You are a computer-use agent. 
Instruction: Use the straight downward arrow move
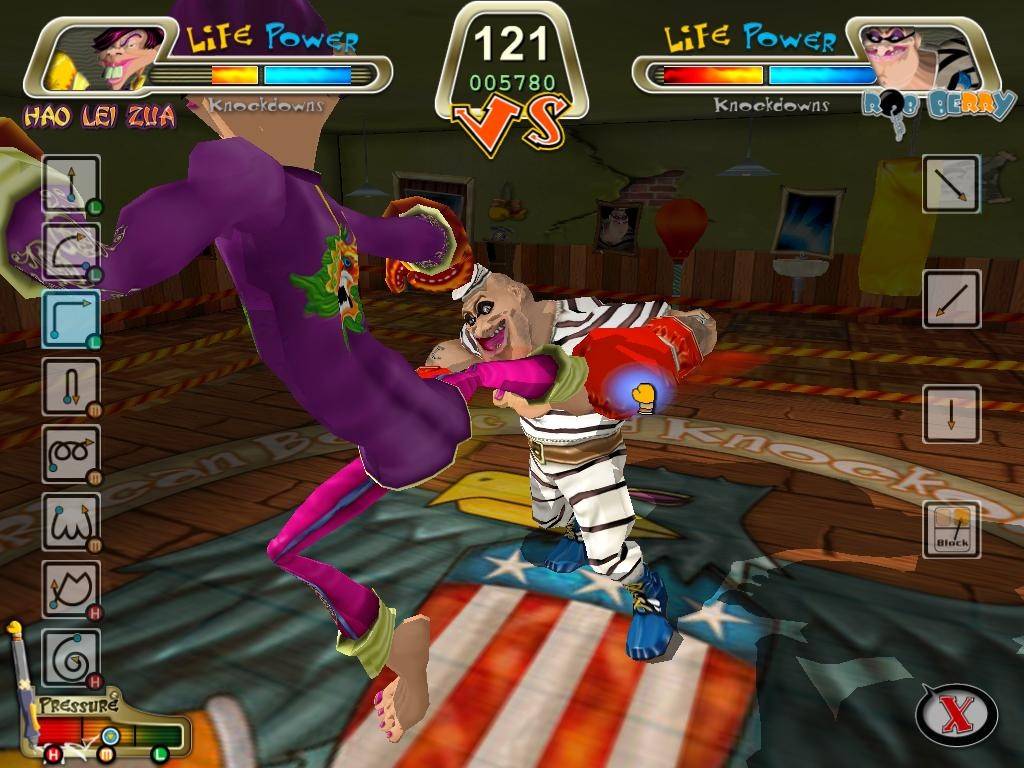pos(951,413)
